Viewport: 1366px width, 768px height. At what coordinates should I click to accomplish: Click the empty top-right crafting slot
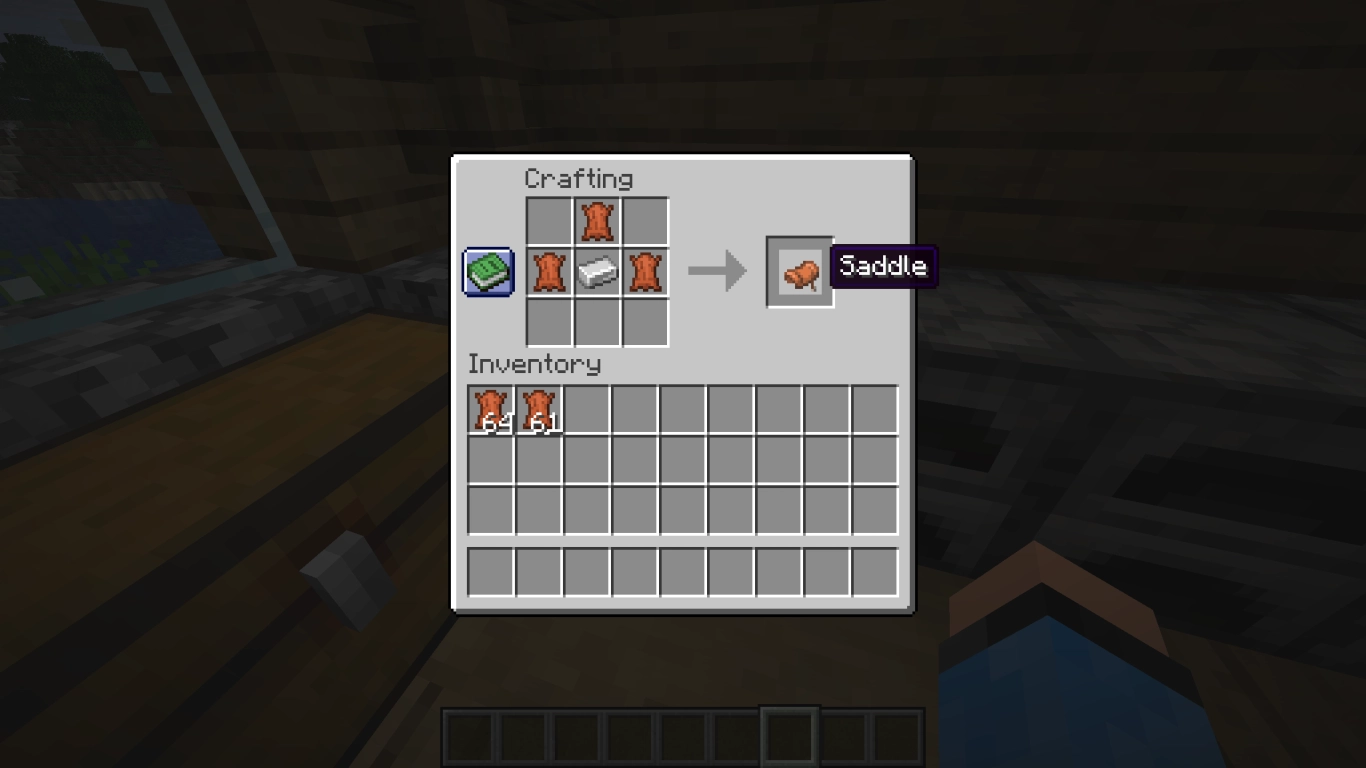pos(645,221)
